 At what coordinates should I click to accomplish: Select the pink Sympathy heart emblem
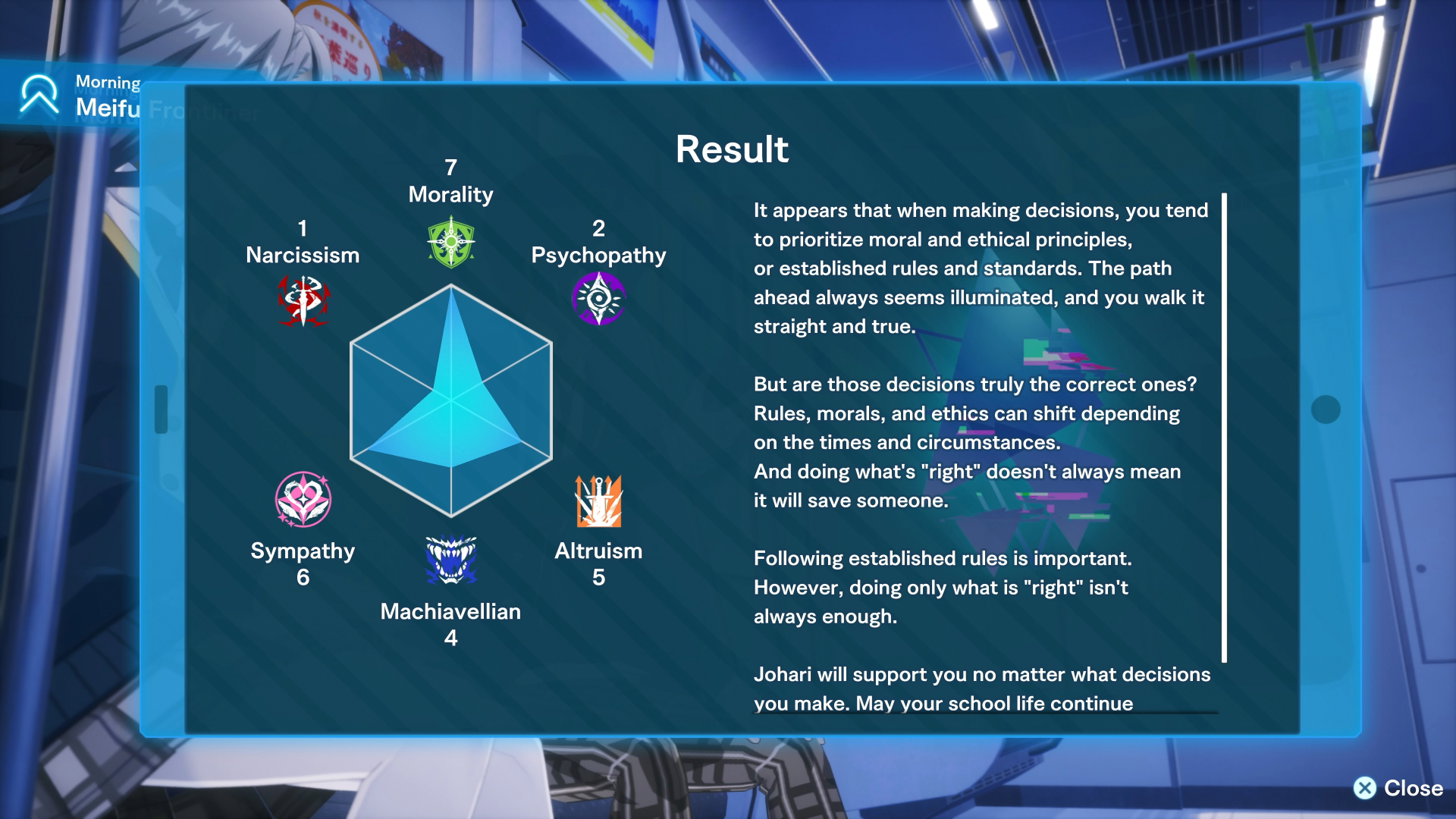pyautogui.click(x=303, y=500)
